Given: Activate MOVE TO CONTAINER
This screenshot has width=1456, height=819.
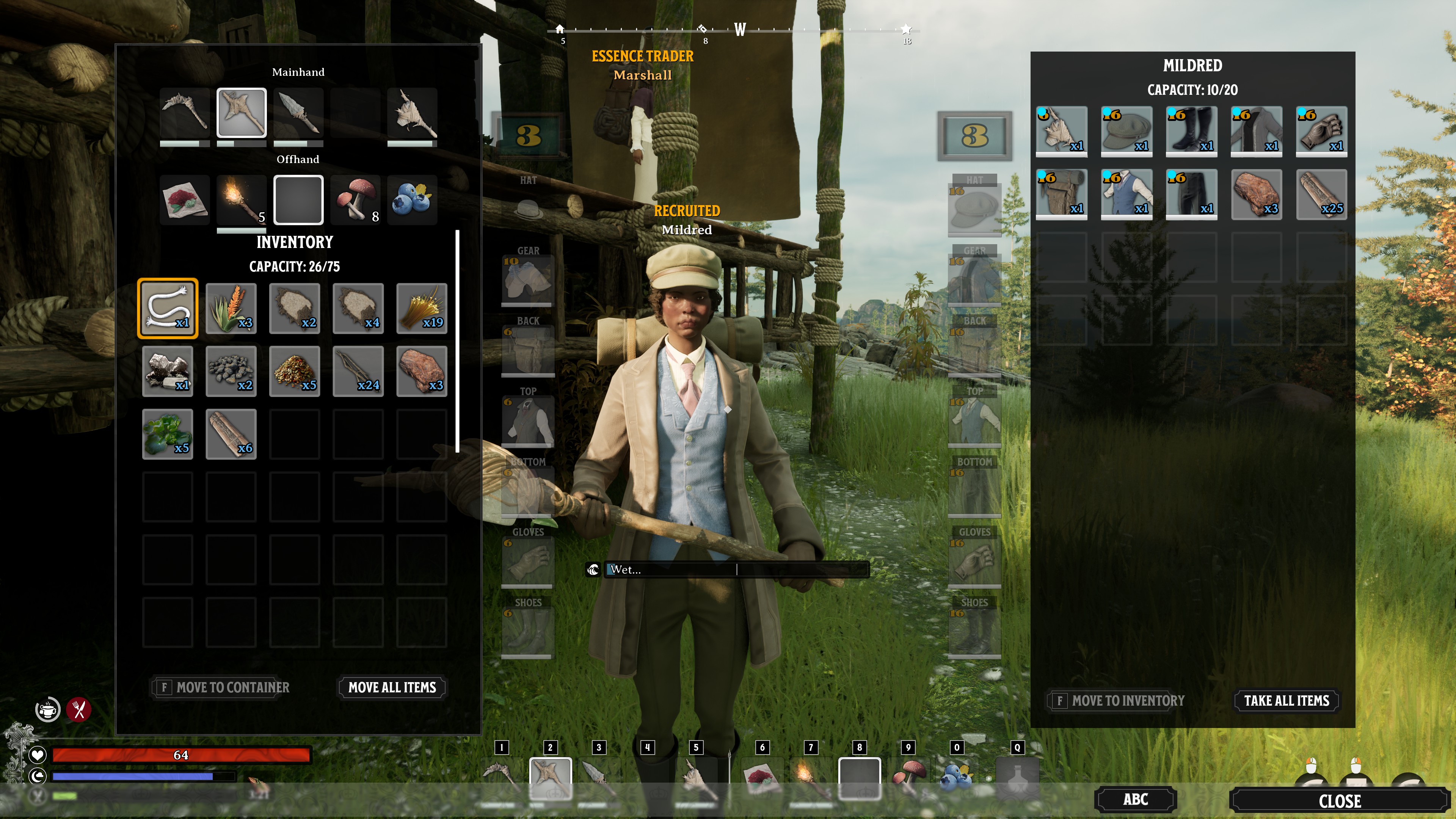Looking at the screenshot, I should [220, 687].
